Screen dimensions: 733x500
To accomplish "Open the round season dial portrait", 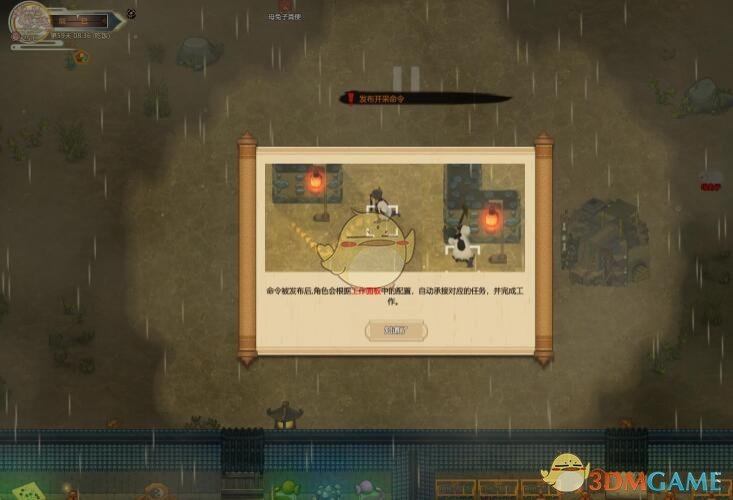I will tap(30, 21).
